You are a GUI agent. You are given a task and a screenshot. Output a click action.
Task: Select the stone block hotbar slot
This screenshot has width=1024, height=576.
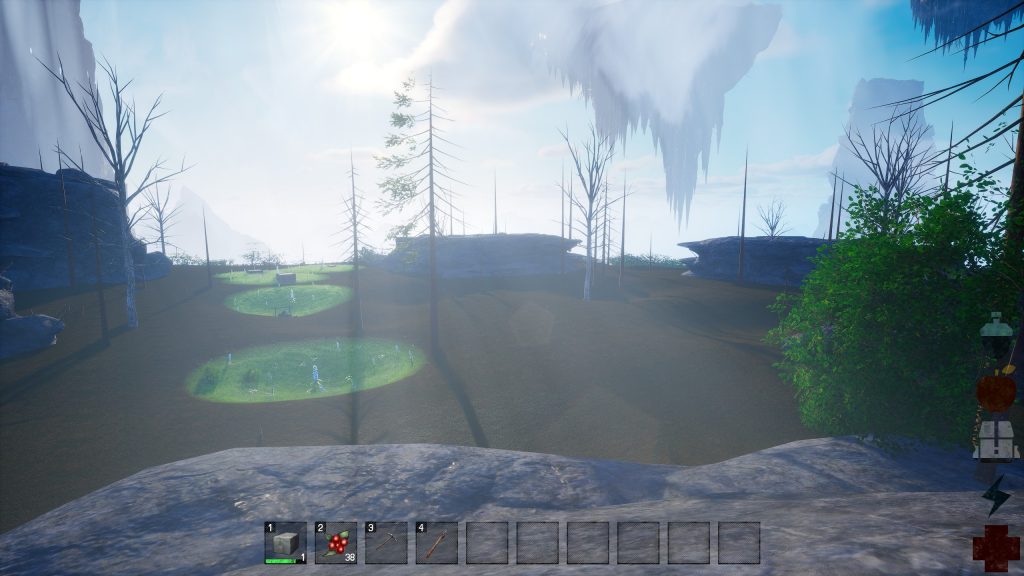[285, 543]
